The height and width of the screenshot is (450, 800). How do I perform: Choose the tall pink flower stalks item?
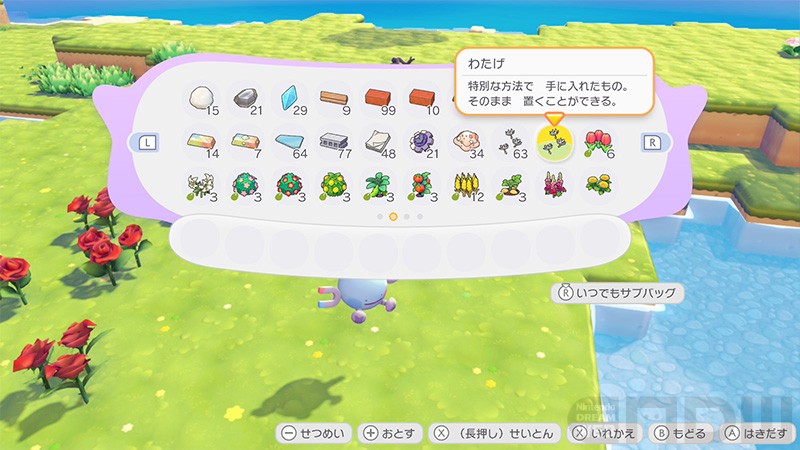(554, 186)
